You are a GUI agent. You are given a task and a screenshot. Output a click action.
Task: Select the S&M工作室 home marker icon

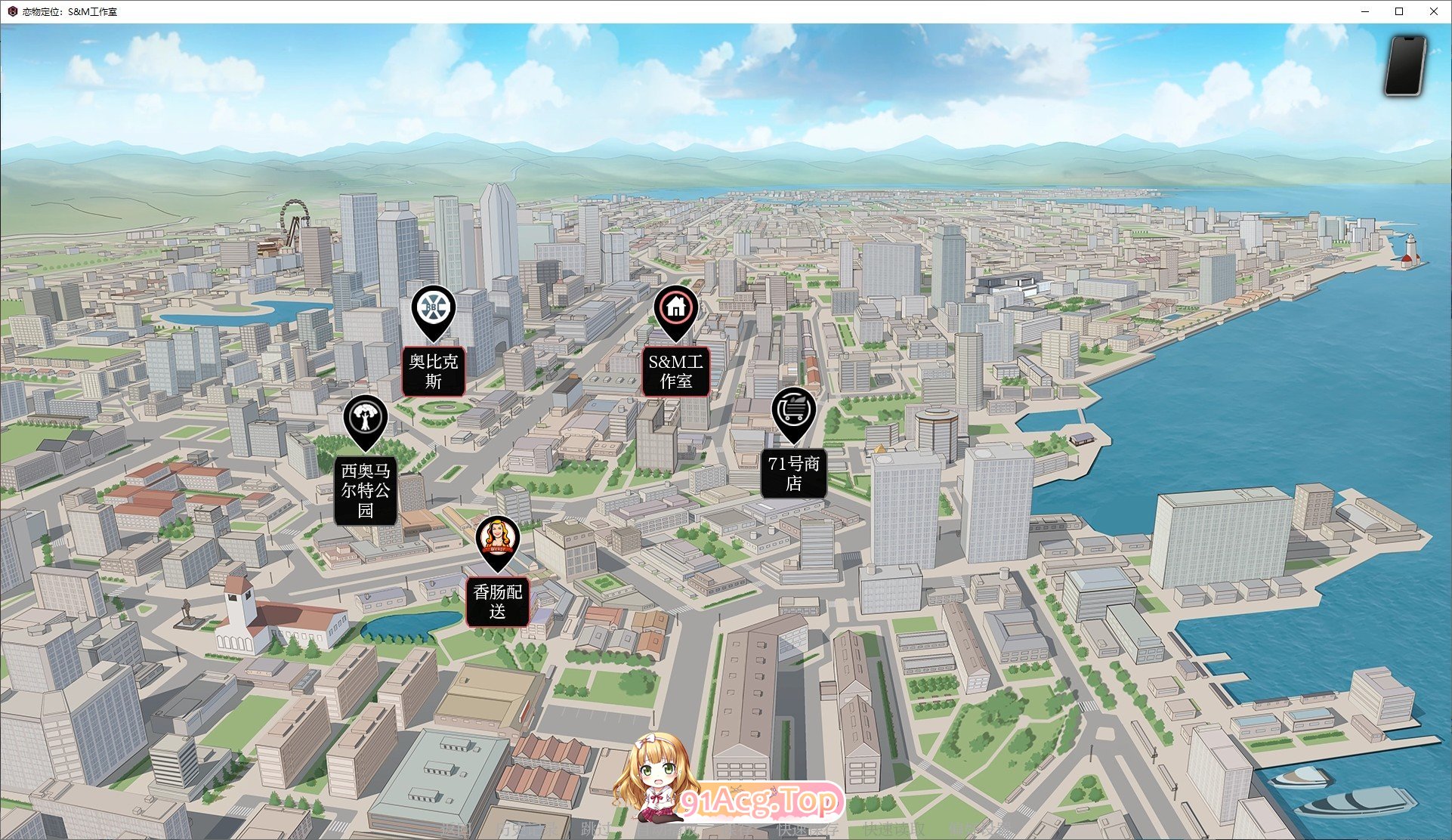[x=675, y=308]
